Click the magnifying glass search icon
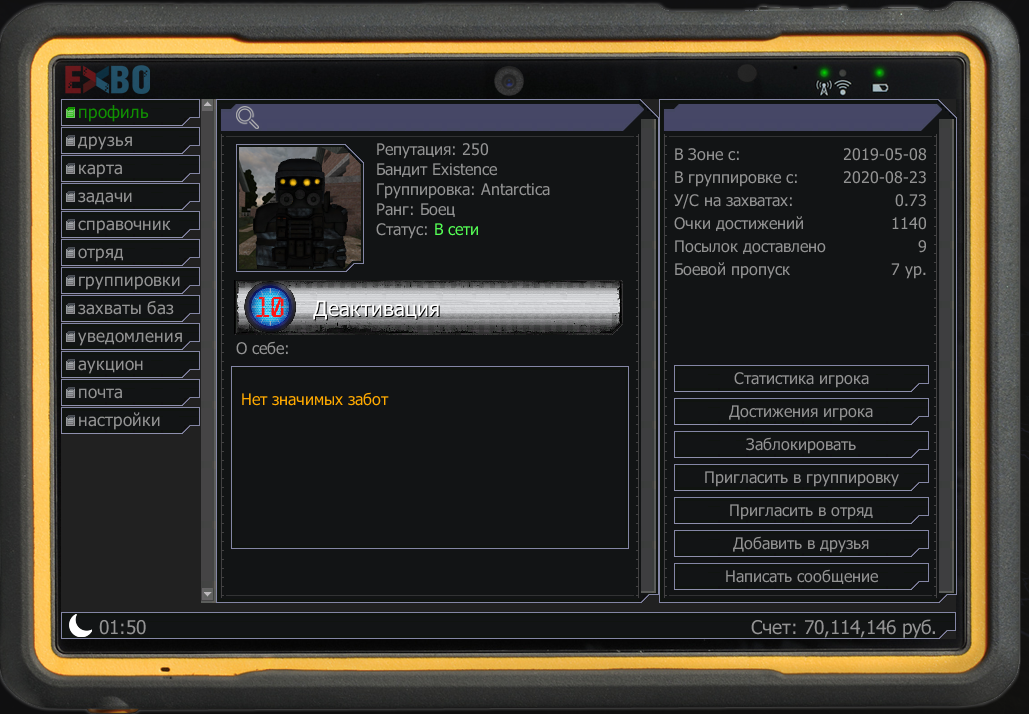The image size is (1029, 714). [x=247, y=117]
